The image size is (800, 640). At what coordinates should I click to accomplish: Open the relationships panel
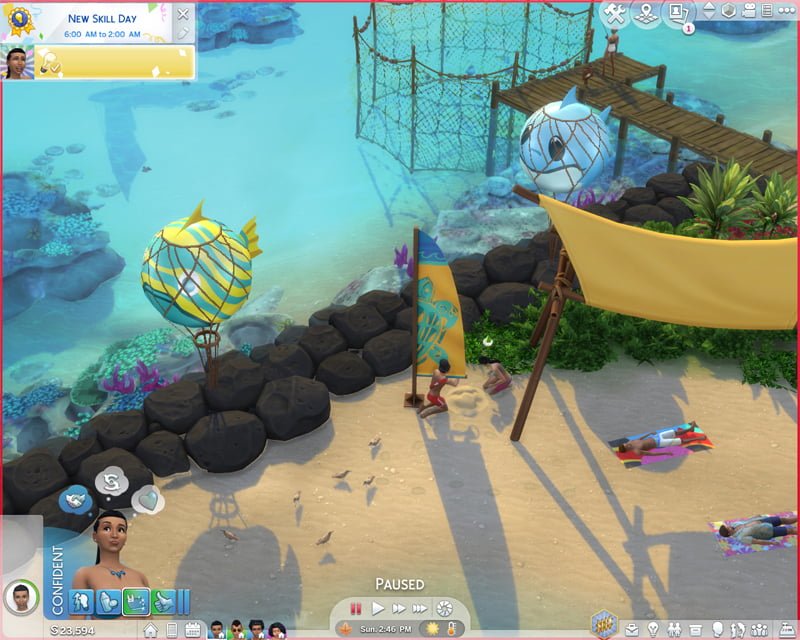pos(676,630)
